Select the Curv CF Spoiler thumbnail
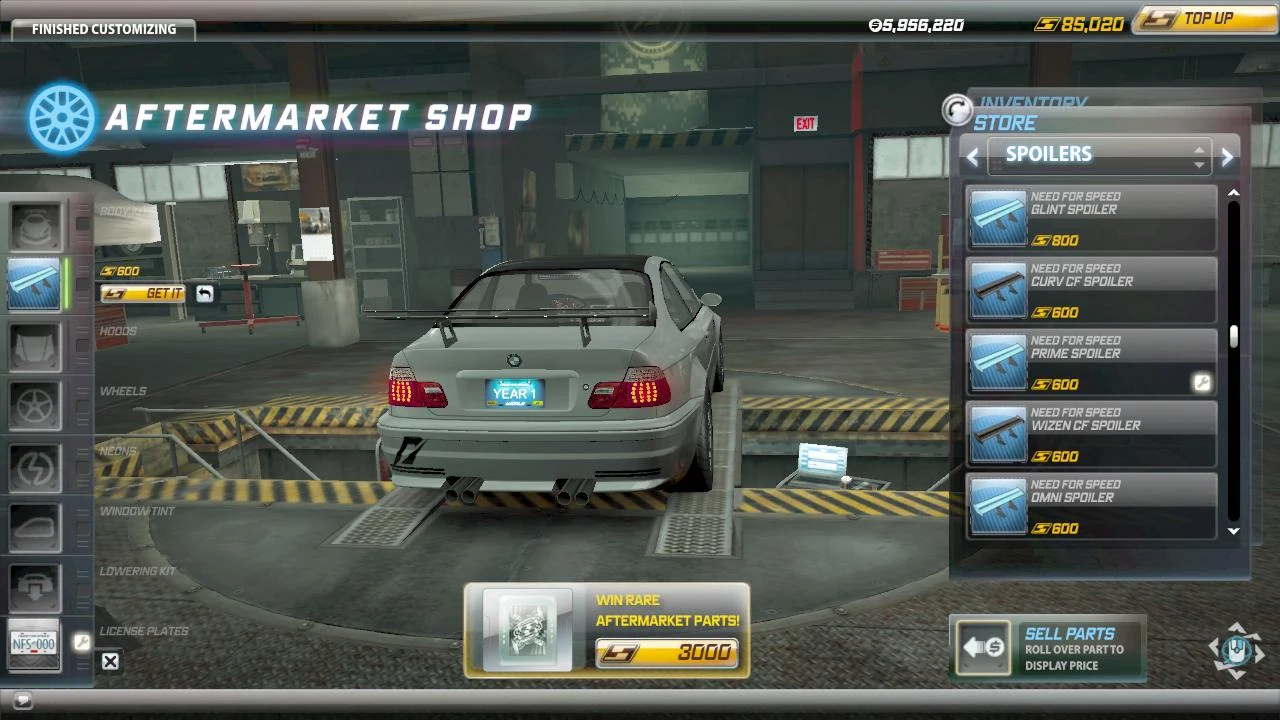This screenshot has width=1280, height=720. pyautogui.click(x=997, y=290)
